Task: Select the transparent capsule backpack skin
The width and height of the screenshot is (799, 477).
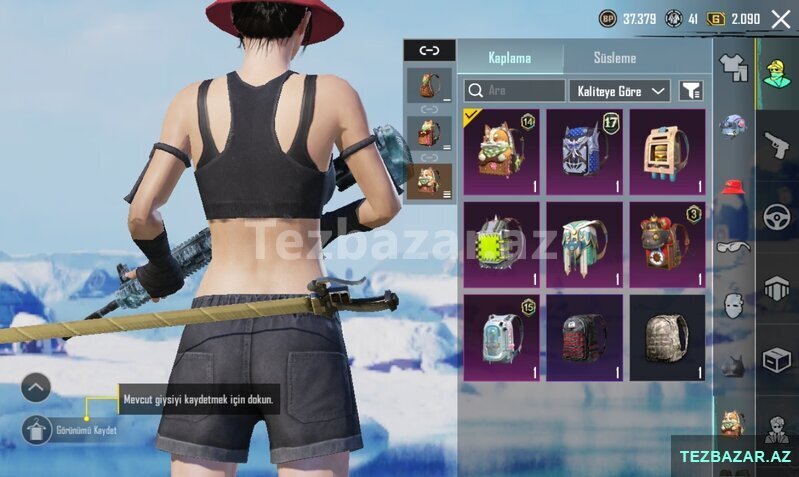Action: (x=501, y=337)
